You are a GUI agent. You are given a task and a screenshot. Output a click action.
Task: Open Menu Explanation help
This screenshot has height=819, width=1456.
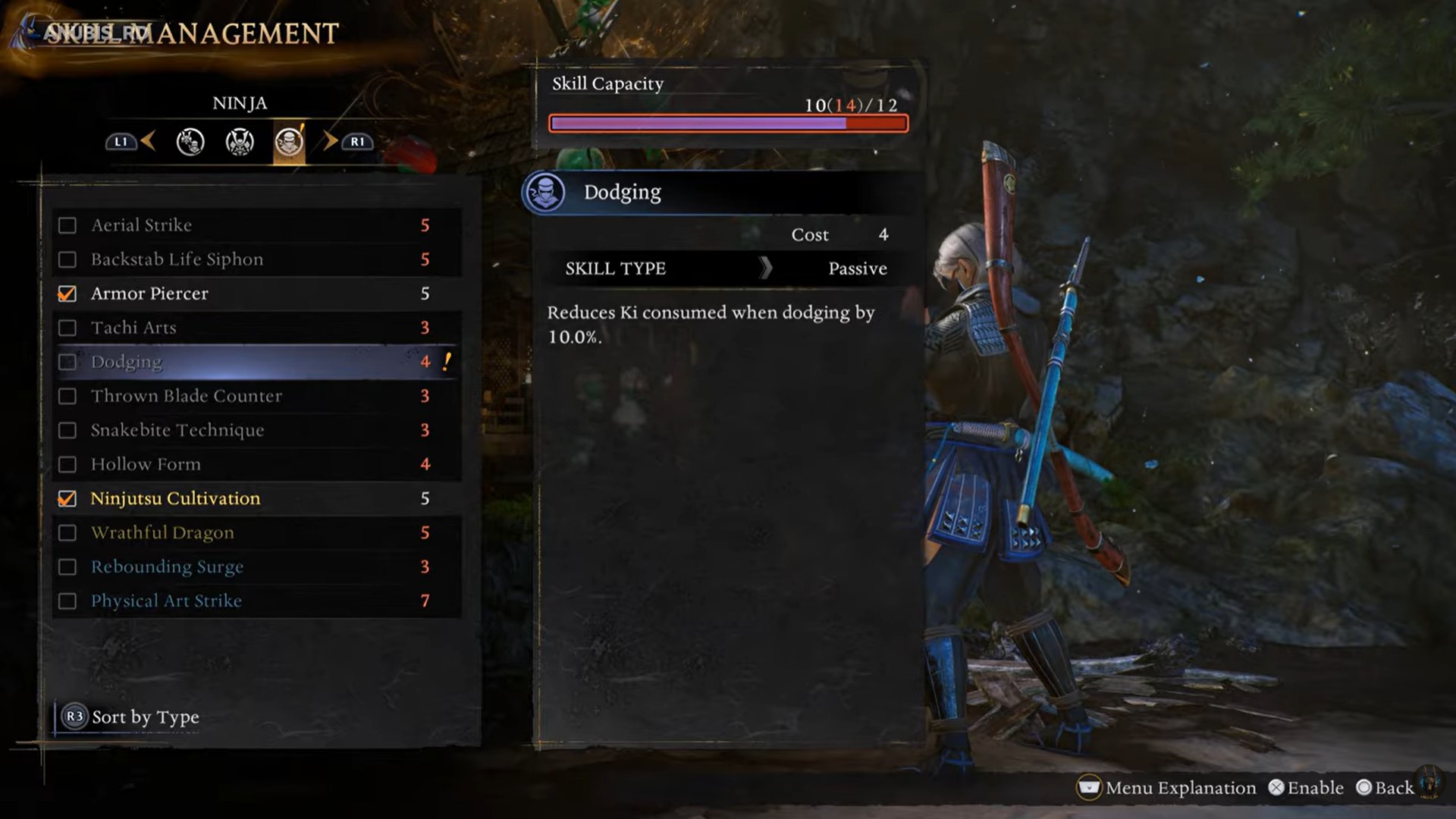(x=1166, y=788)
